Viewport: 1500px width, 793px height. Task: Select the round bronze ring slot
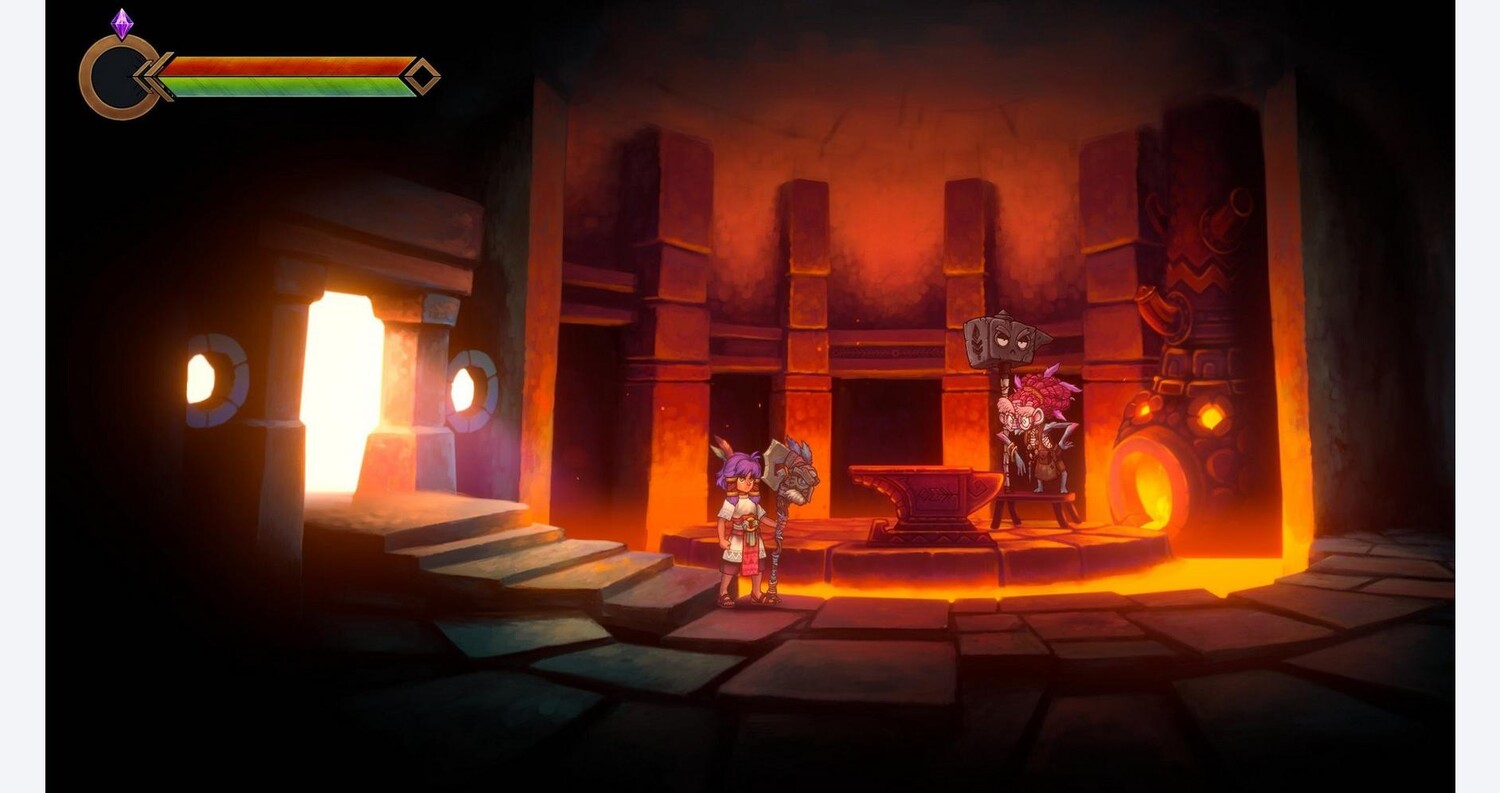[x=119, y=77]
